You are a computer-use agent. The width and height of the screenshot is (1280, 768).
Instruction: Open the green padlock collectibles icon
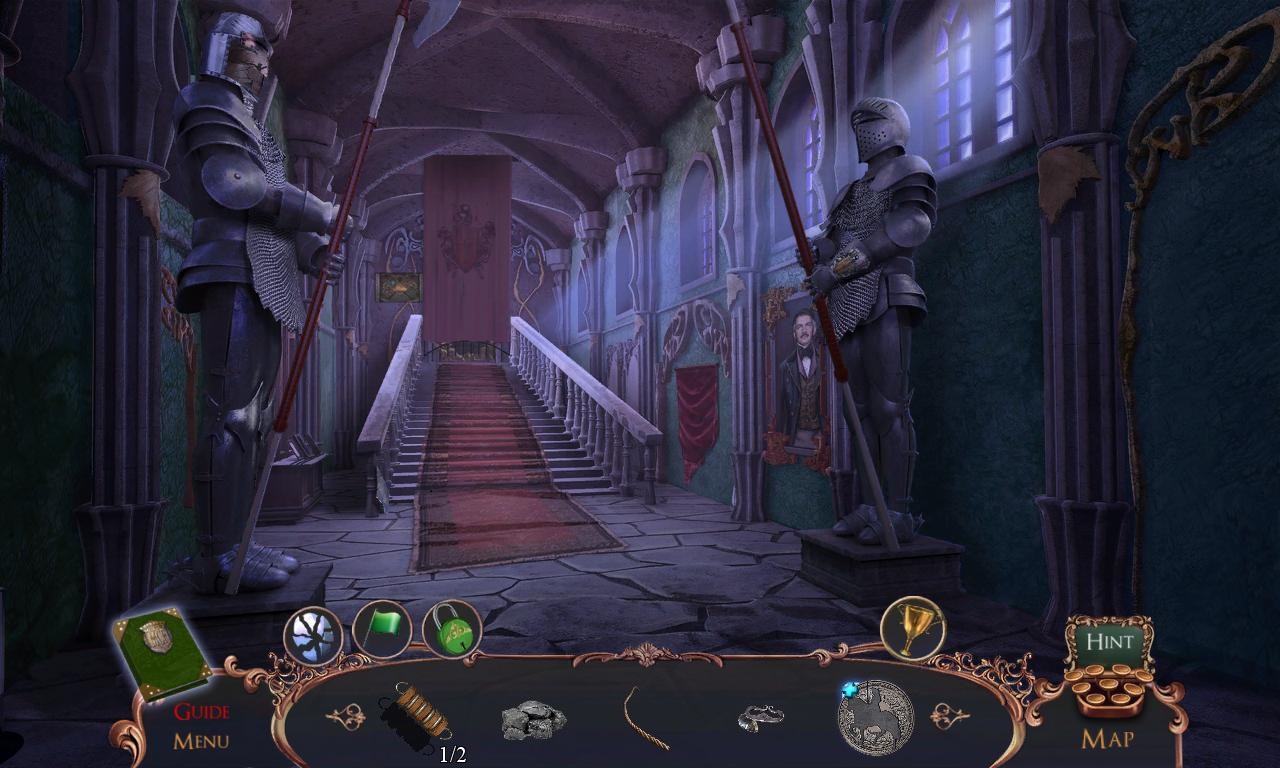pos(448,630)
